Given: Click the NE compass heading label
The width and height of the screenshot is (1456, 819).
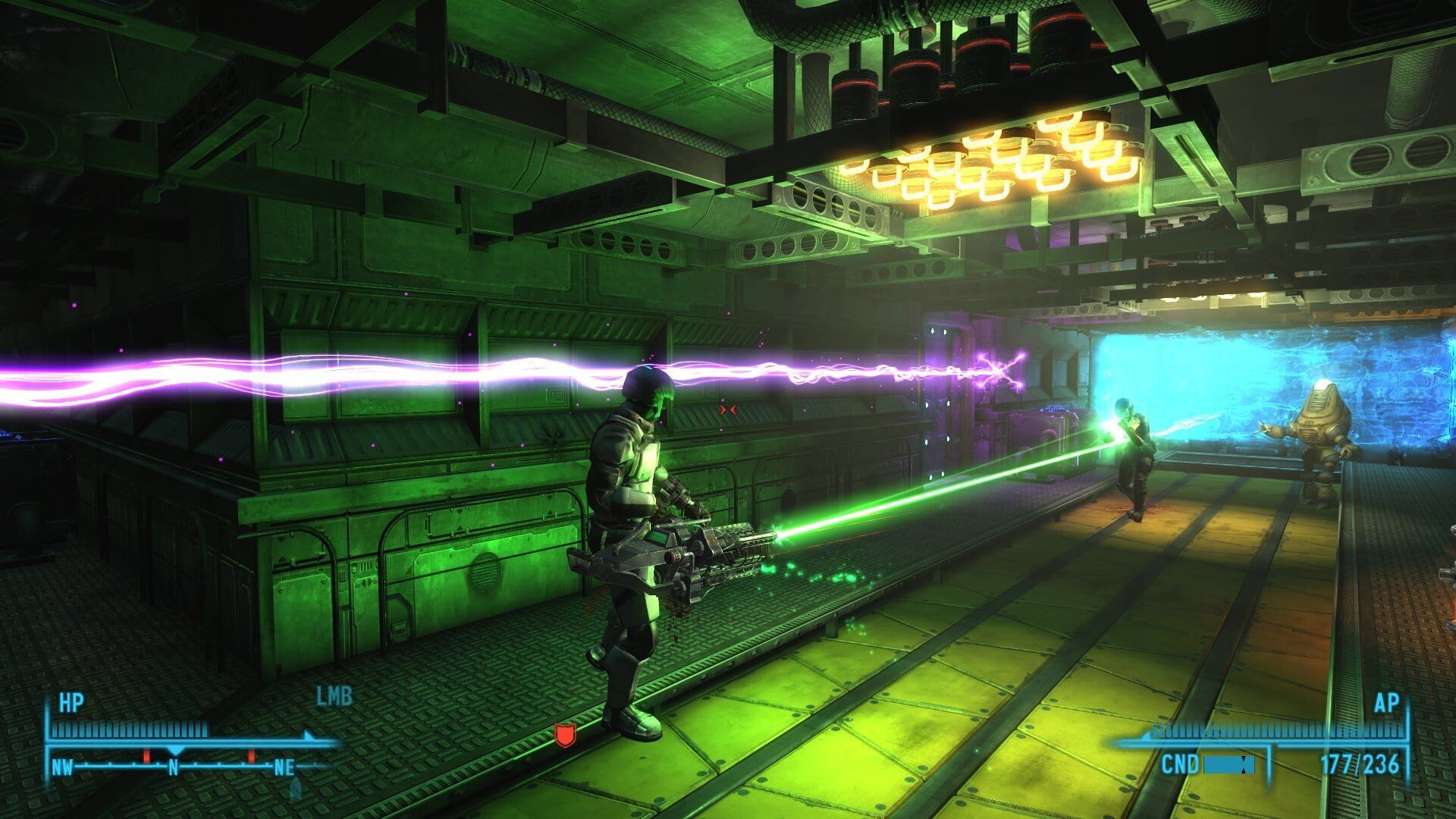Looking at the screenshot, I should click(x=284, y=767).
